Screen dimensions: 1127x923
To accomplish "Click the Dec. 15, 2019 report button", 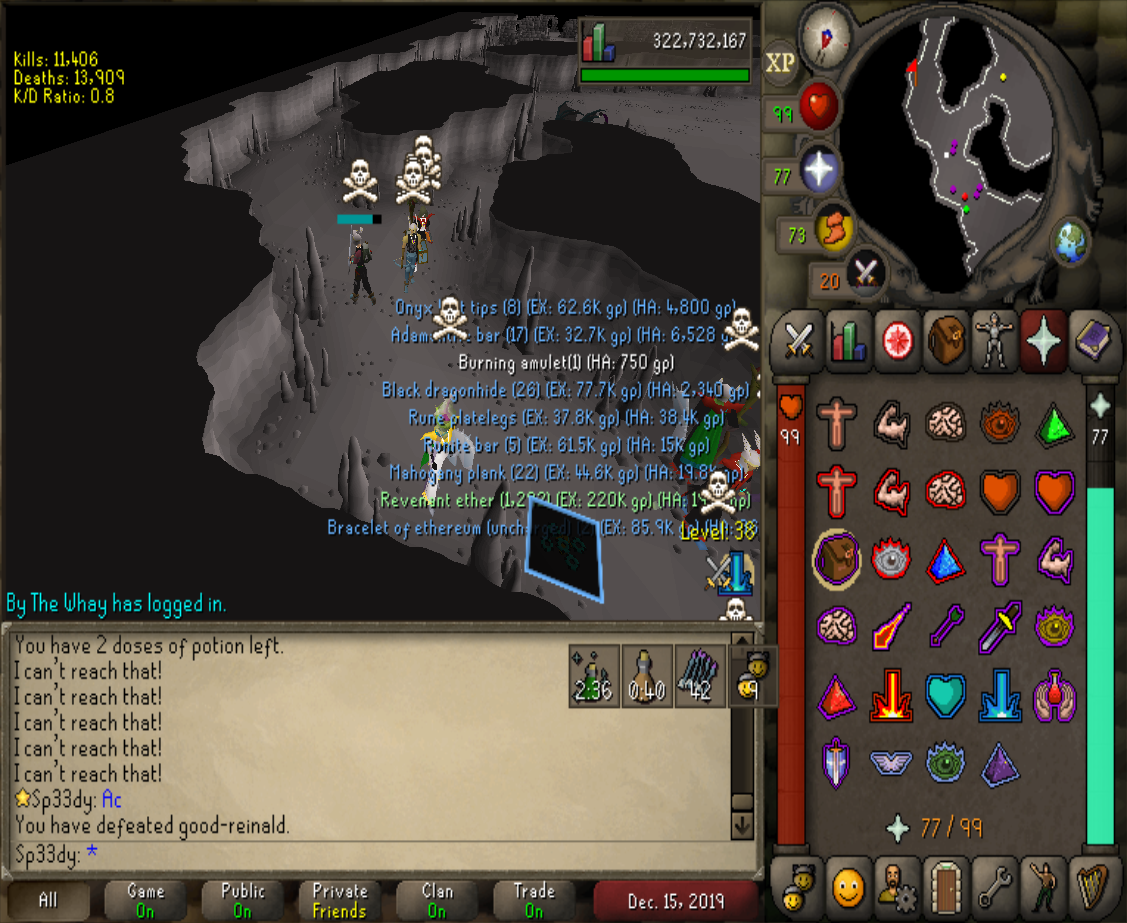I will [677, 900].
